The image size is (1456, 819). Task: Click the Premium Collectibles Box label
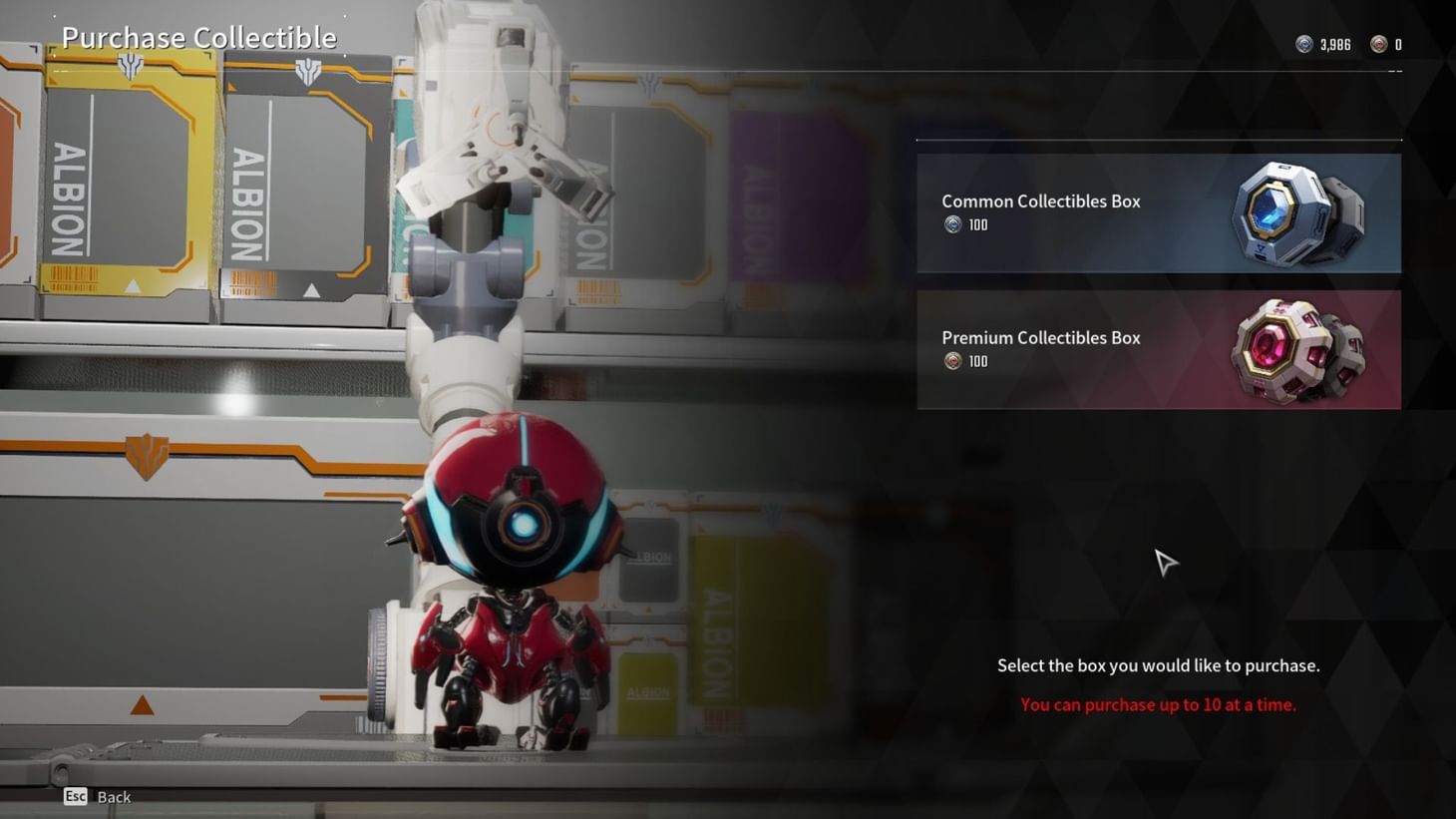coord(1040,337)
